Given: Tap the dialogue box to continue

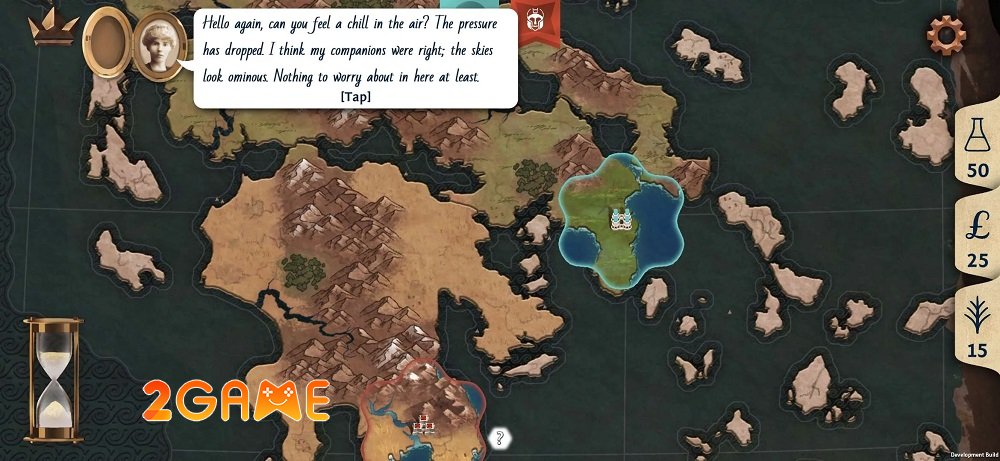Looking at the screenshot, I should [355, 58].
